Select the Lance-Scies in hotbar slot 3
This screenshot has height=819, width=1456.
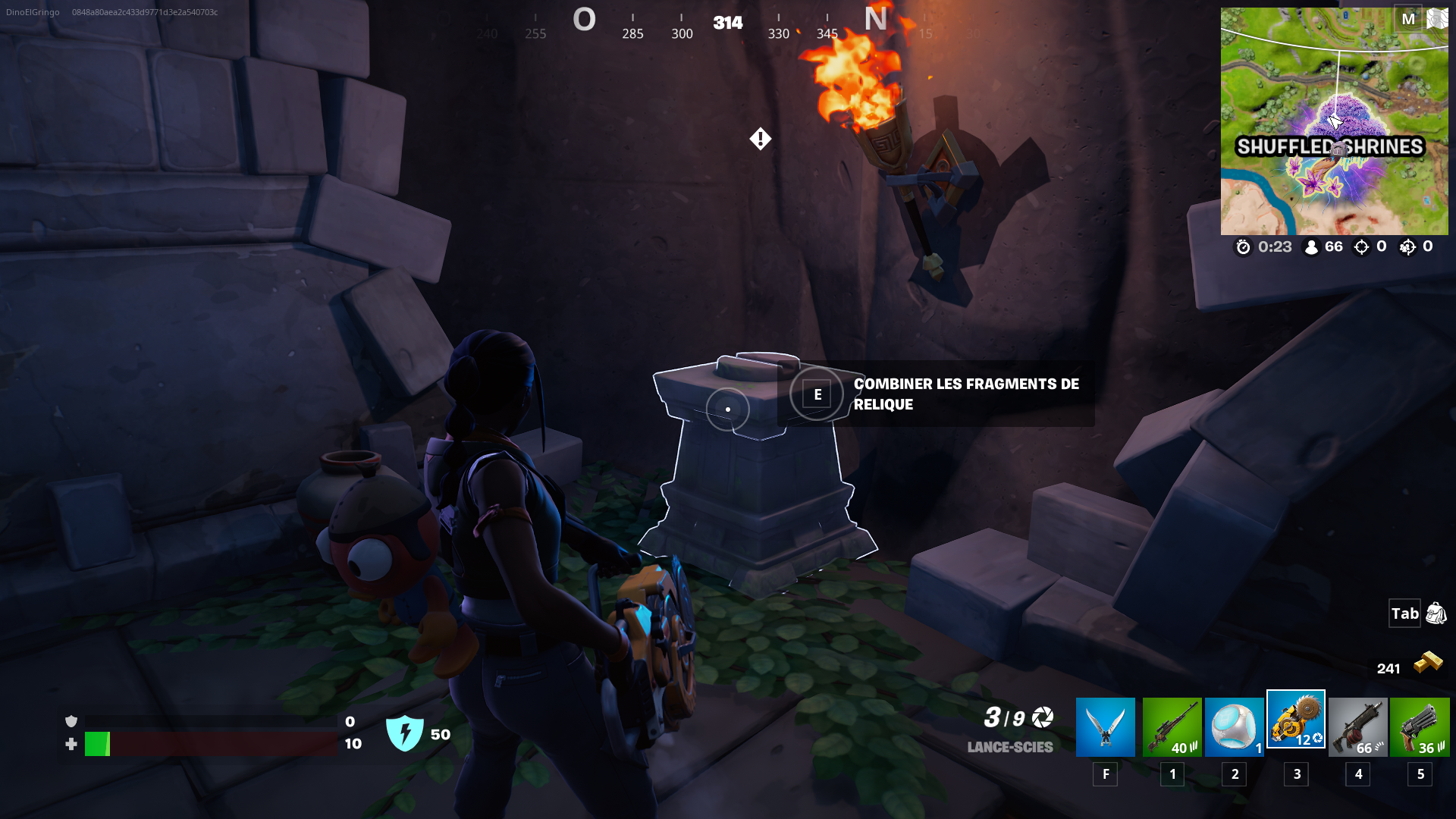click(1295, 726)
